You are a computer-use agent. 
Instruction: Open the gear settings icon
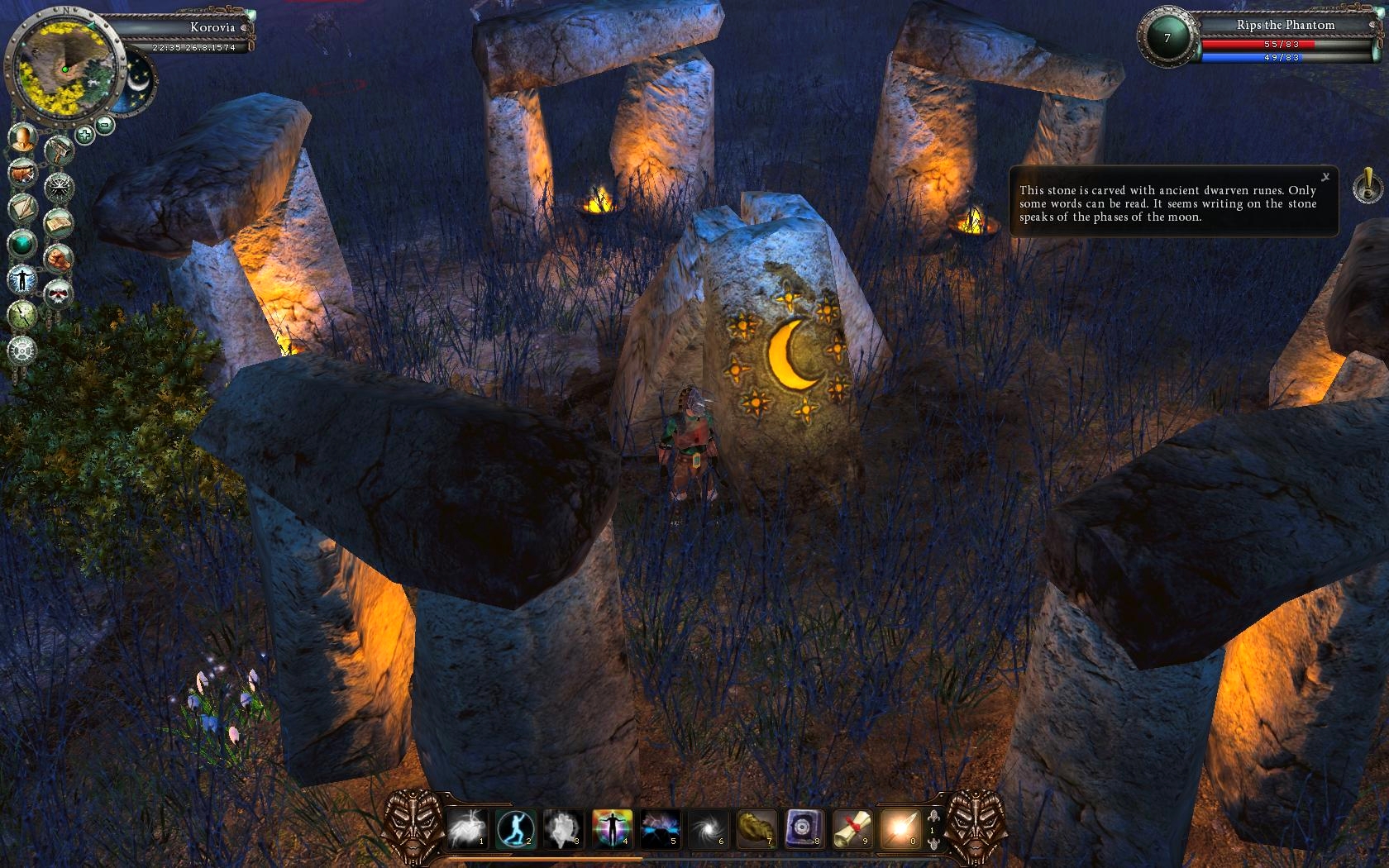click(22, 351)
